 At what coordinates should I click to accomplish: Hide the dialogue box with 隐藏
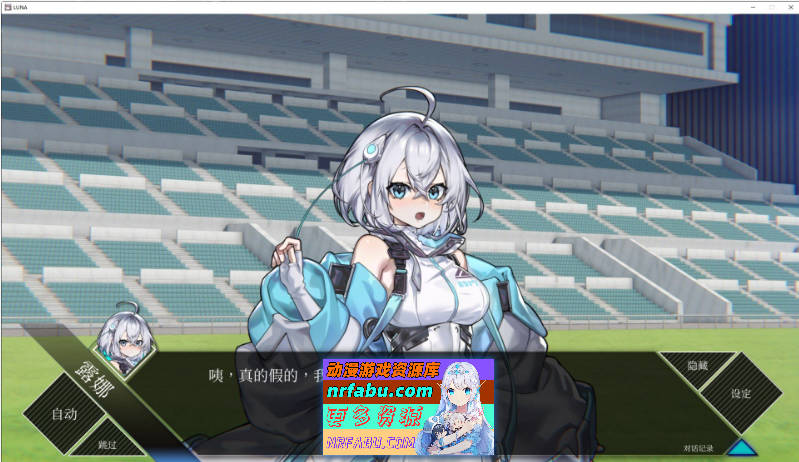[697, 366]
